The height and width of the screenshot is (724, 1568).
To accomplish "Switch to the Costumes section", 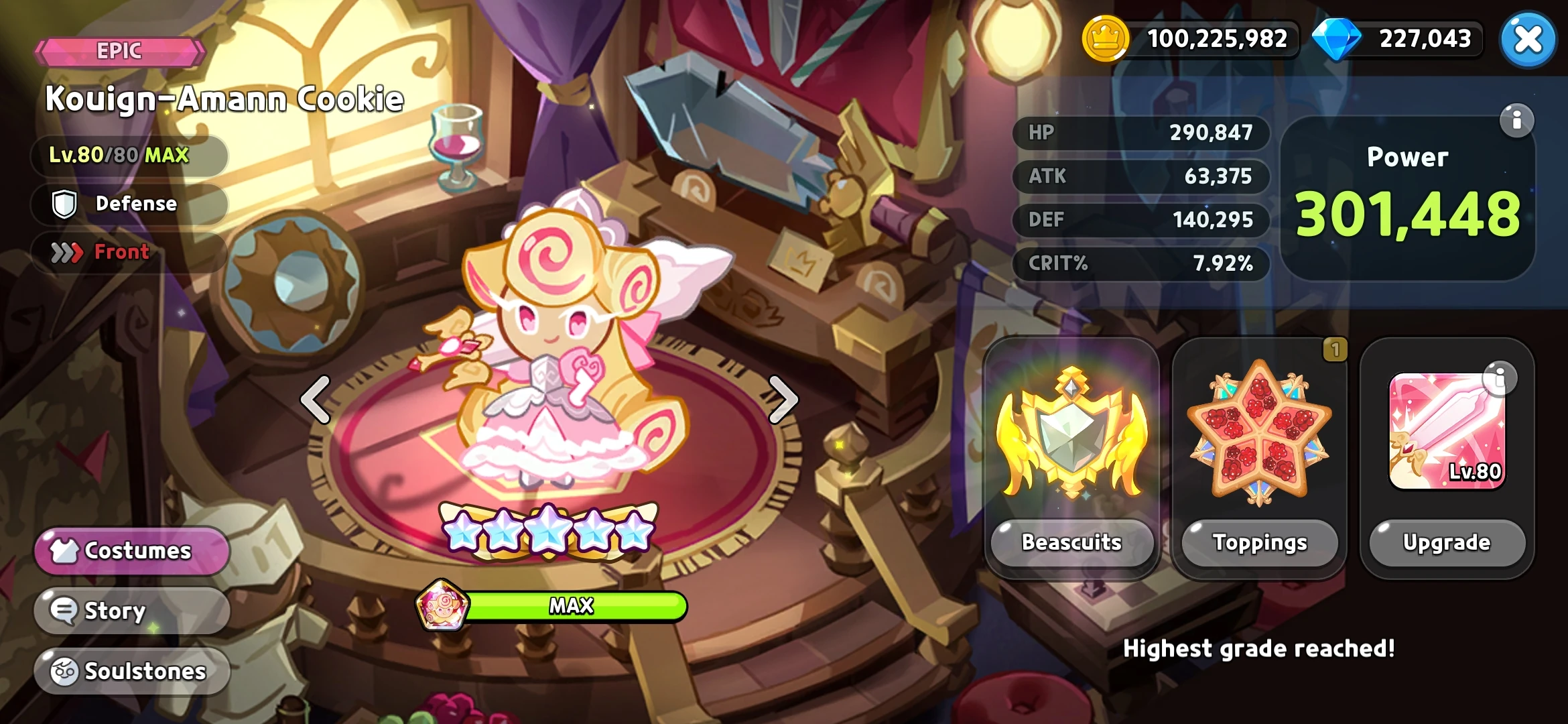I will pyautogui.click(x=133, y=550).
